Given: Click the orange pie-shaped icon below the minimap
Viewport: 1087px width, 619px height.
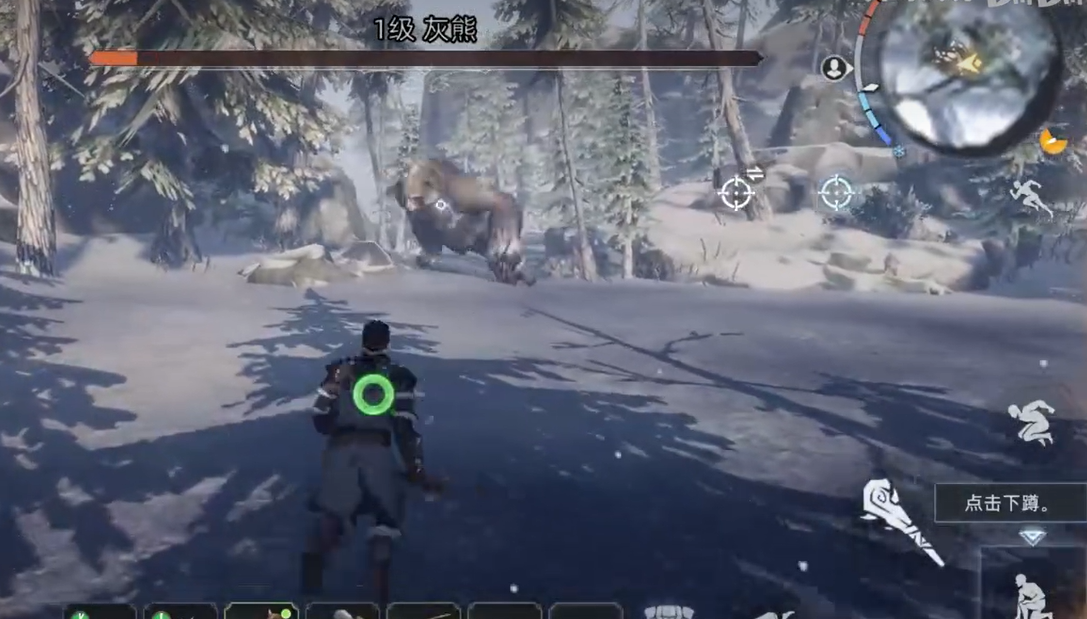Looking at the screenshot, I should point(1053,142).
